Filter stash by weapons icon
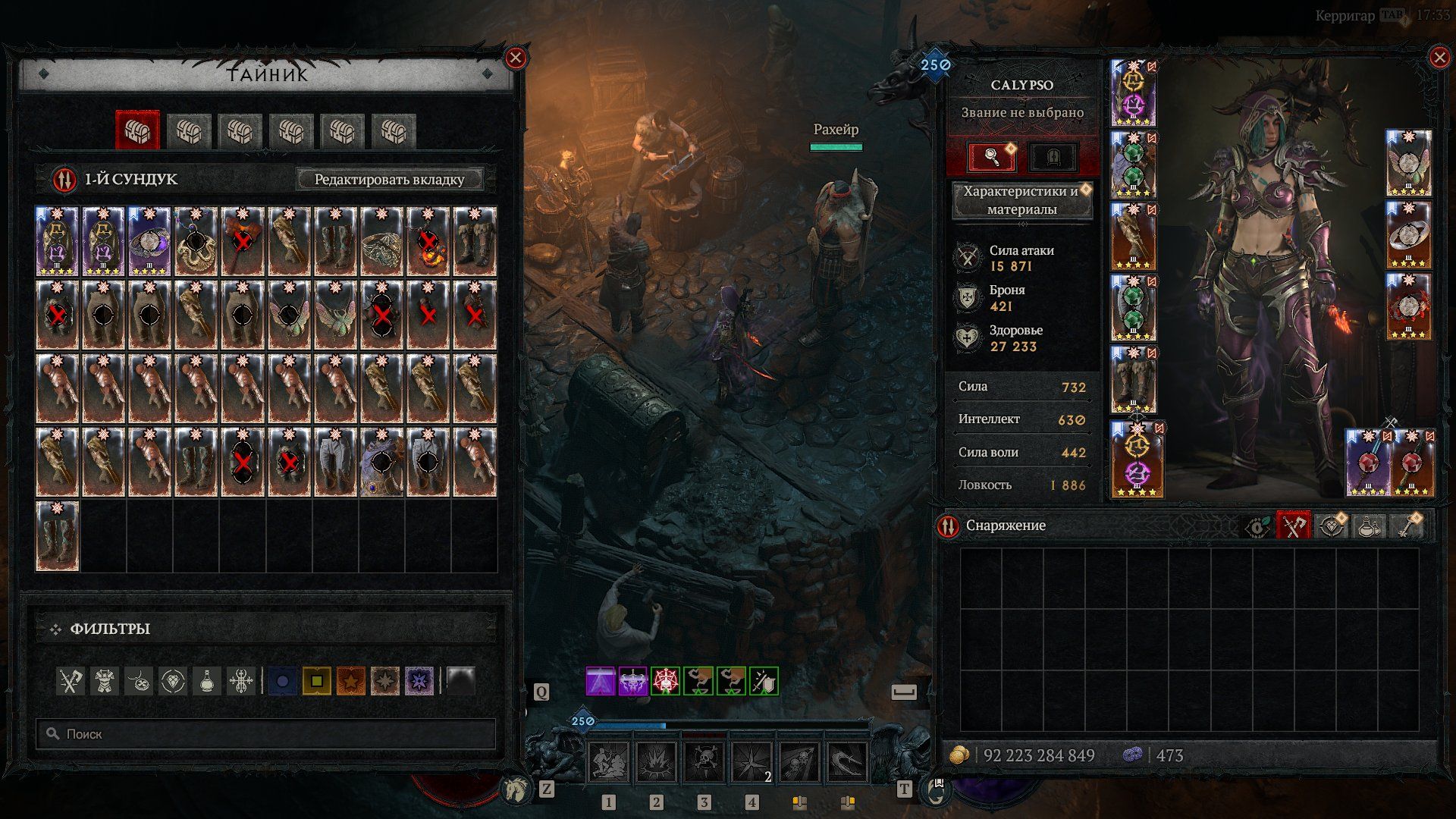The height and width of the screenshot is (819, 1456). click(x=71, y=681)
